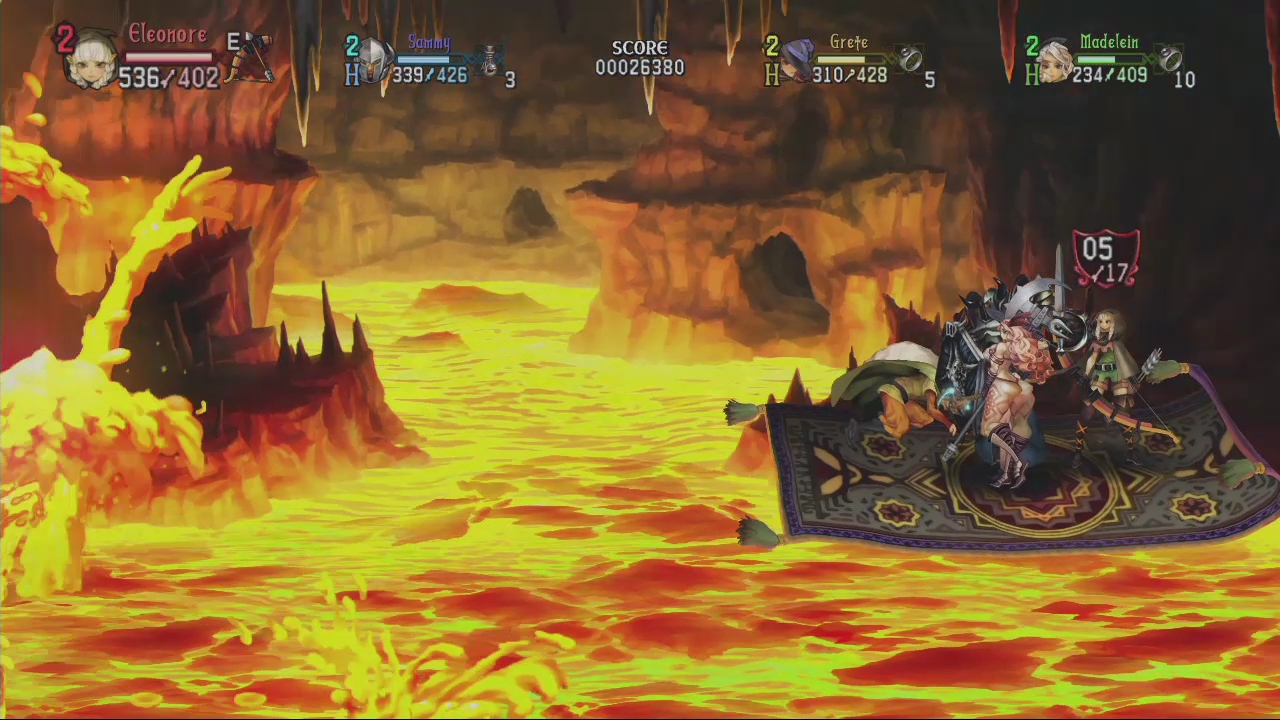Select the Eleonore name label
The image size is (1280, 720).
tap(167, 33)
